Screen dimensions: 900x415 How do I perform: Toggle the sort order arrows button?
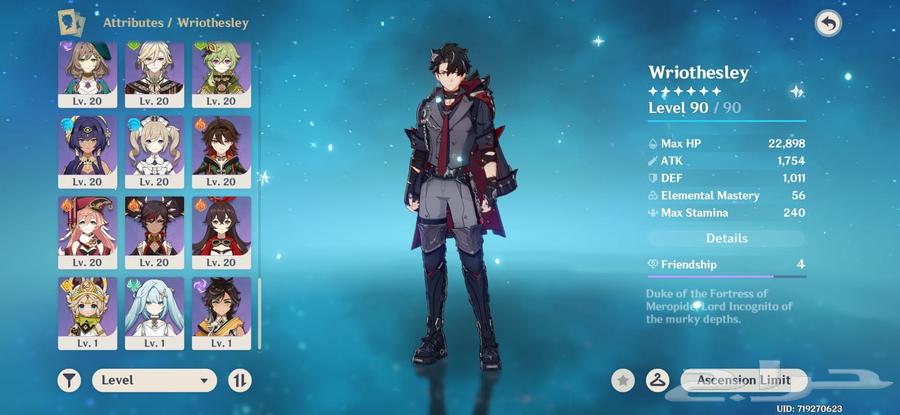(x=240, y=380)
